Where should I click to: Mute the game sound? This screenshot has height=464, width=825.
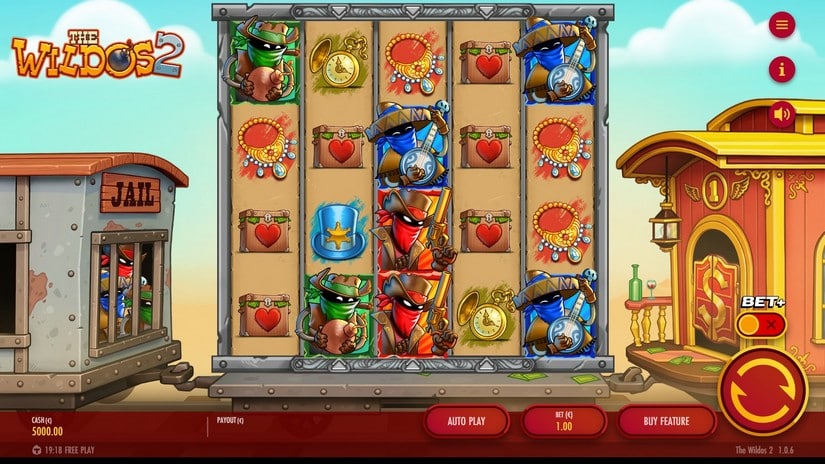tap(782, 114)
